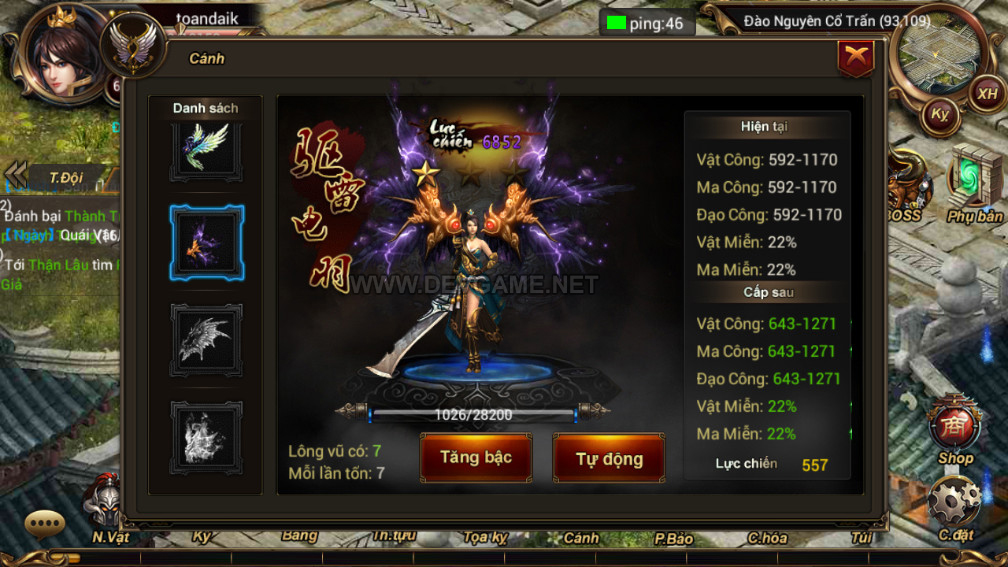Viewport: 1008px width, 567px height.
Task: Open the P.Bảo menu item
Action: 673,538
